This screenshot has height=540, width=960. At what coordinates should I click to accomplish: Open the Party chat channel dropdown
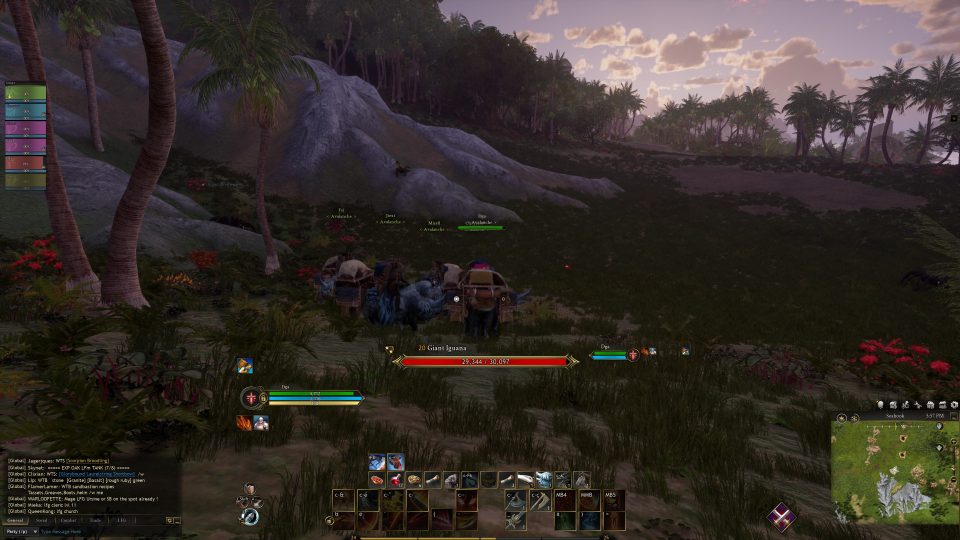pyautogui.click(x=20, y=532)
